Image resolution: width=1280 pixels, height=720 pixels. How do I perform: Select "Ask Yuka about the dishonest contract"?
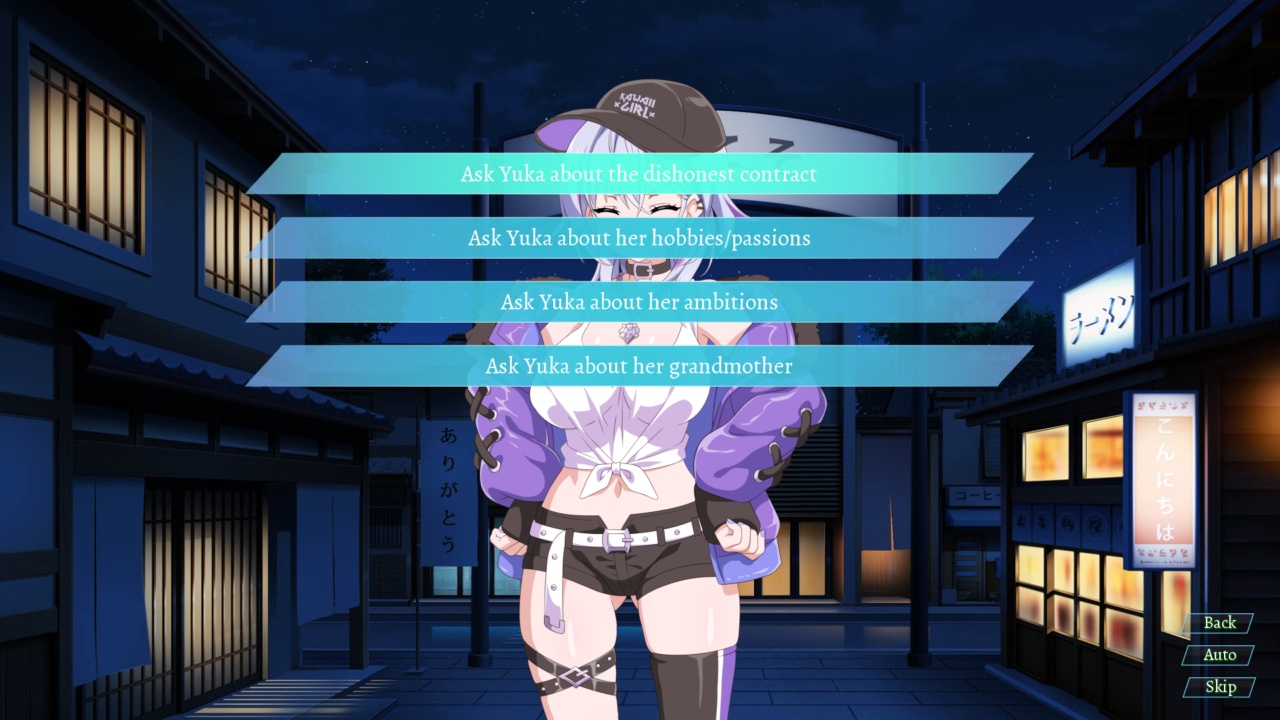(640, 174)
